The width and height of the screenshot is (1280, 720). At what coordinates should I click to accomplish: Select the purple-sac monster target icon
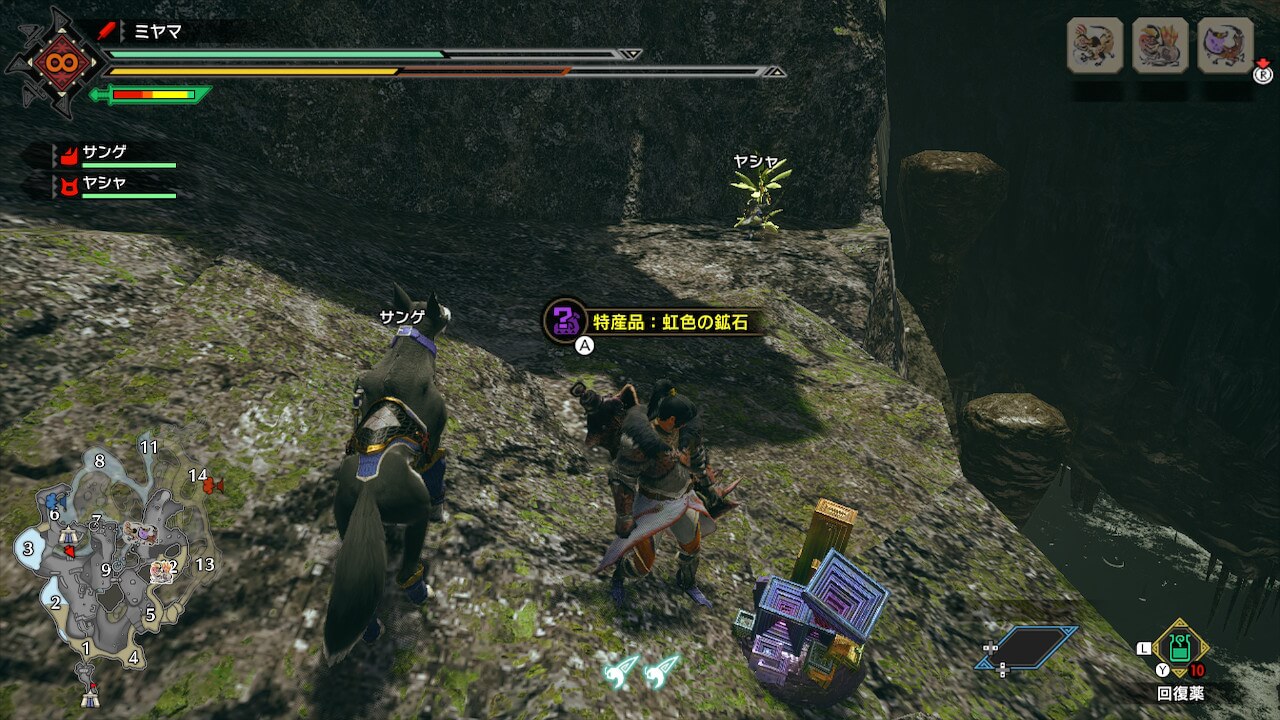click(1225, 45)
